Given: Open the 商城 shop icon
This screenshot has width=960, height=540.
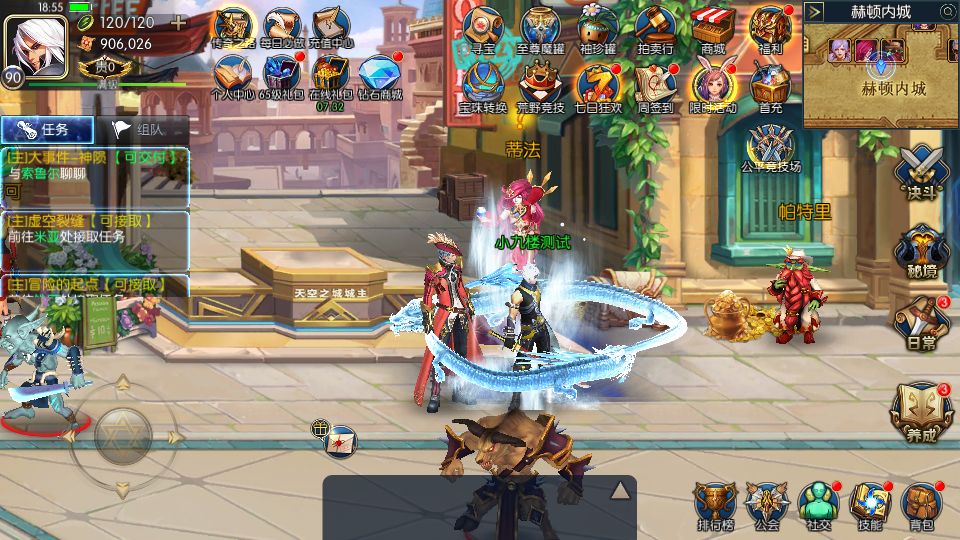Looking at the screenshot, I should pos(713,28).
